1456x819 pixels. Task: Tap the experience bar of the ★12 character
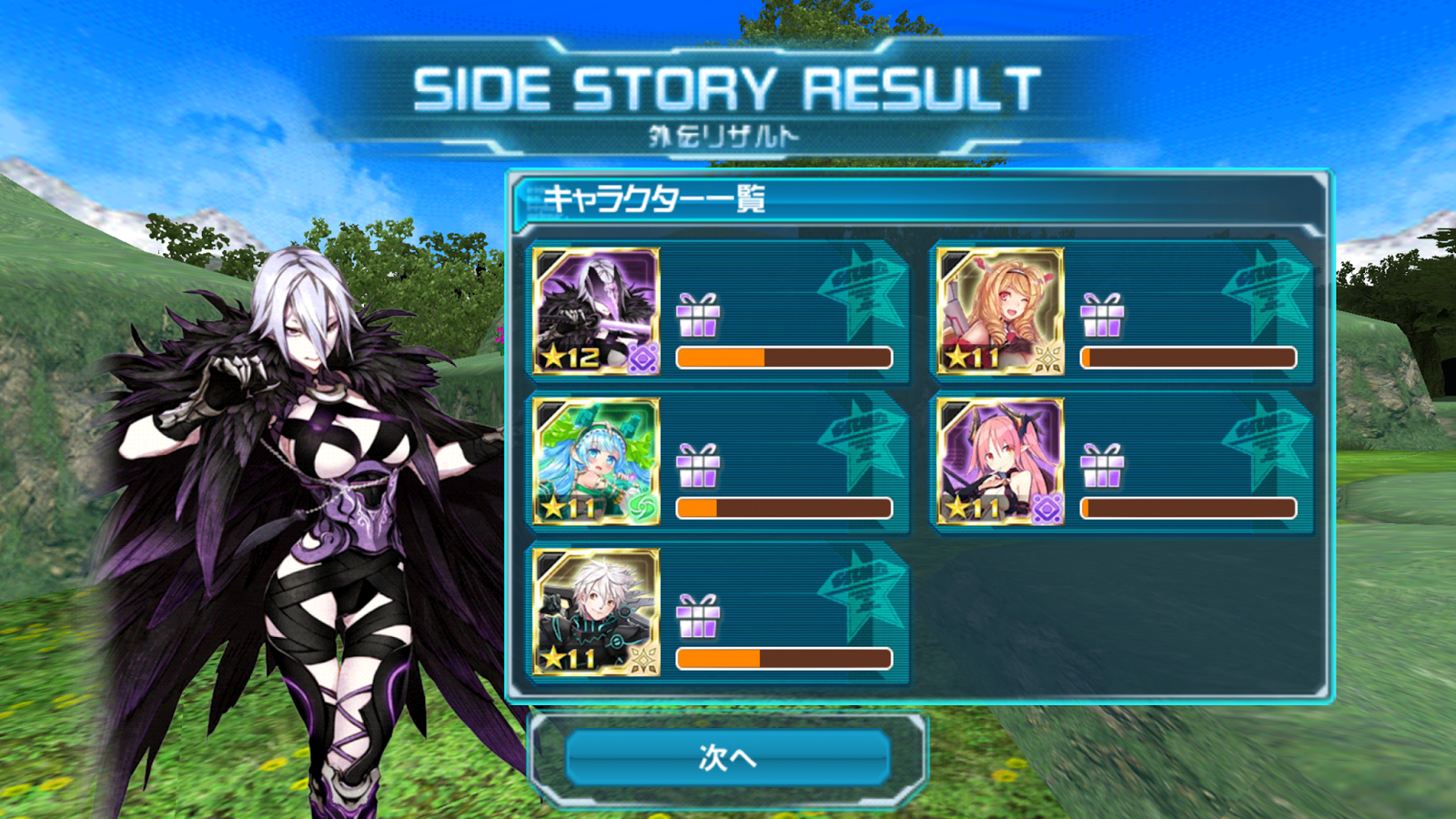783,359
